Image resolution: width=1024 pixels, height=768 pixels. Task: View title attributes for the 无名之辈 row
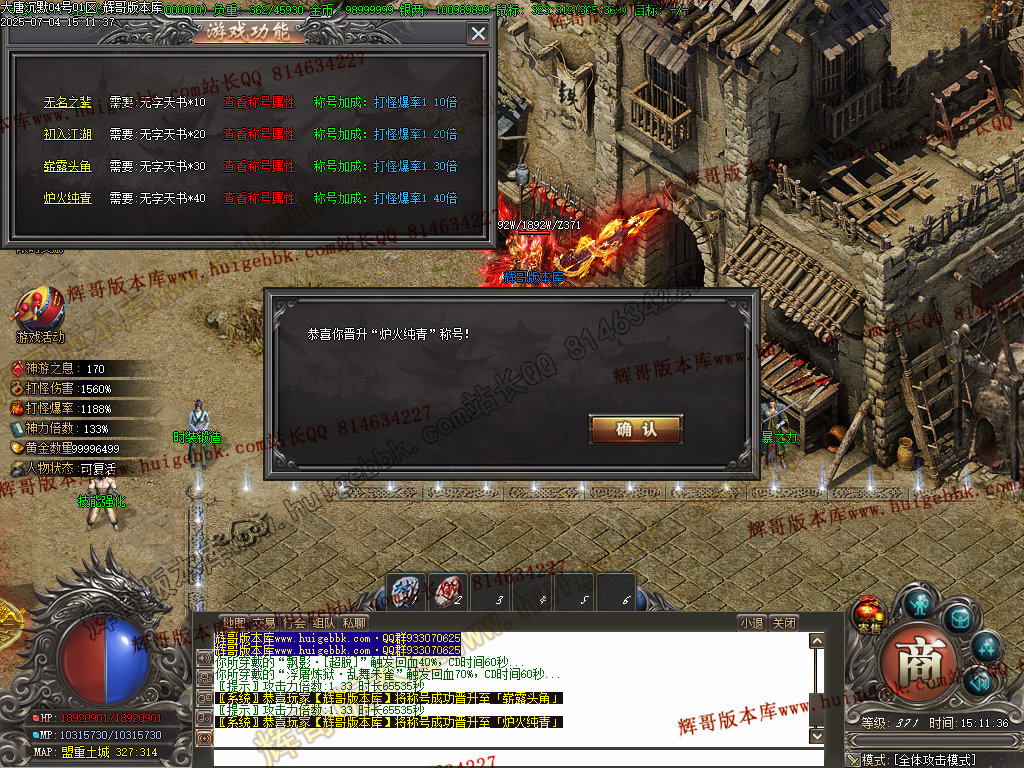[x=258, y=102]
